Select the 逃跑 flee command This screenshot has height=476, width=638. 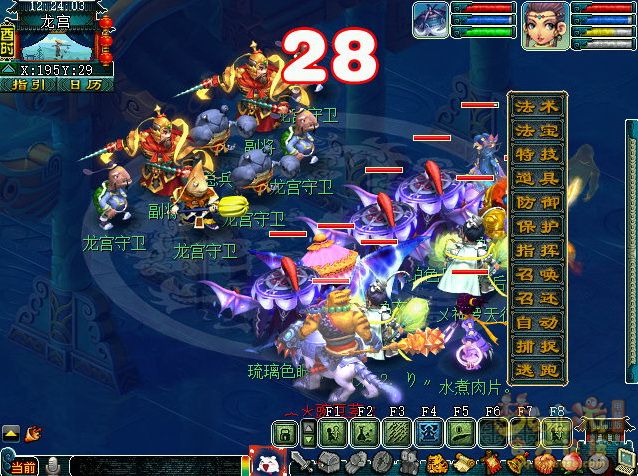click(537, 370)
